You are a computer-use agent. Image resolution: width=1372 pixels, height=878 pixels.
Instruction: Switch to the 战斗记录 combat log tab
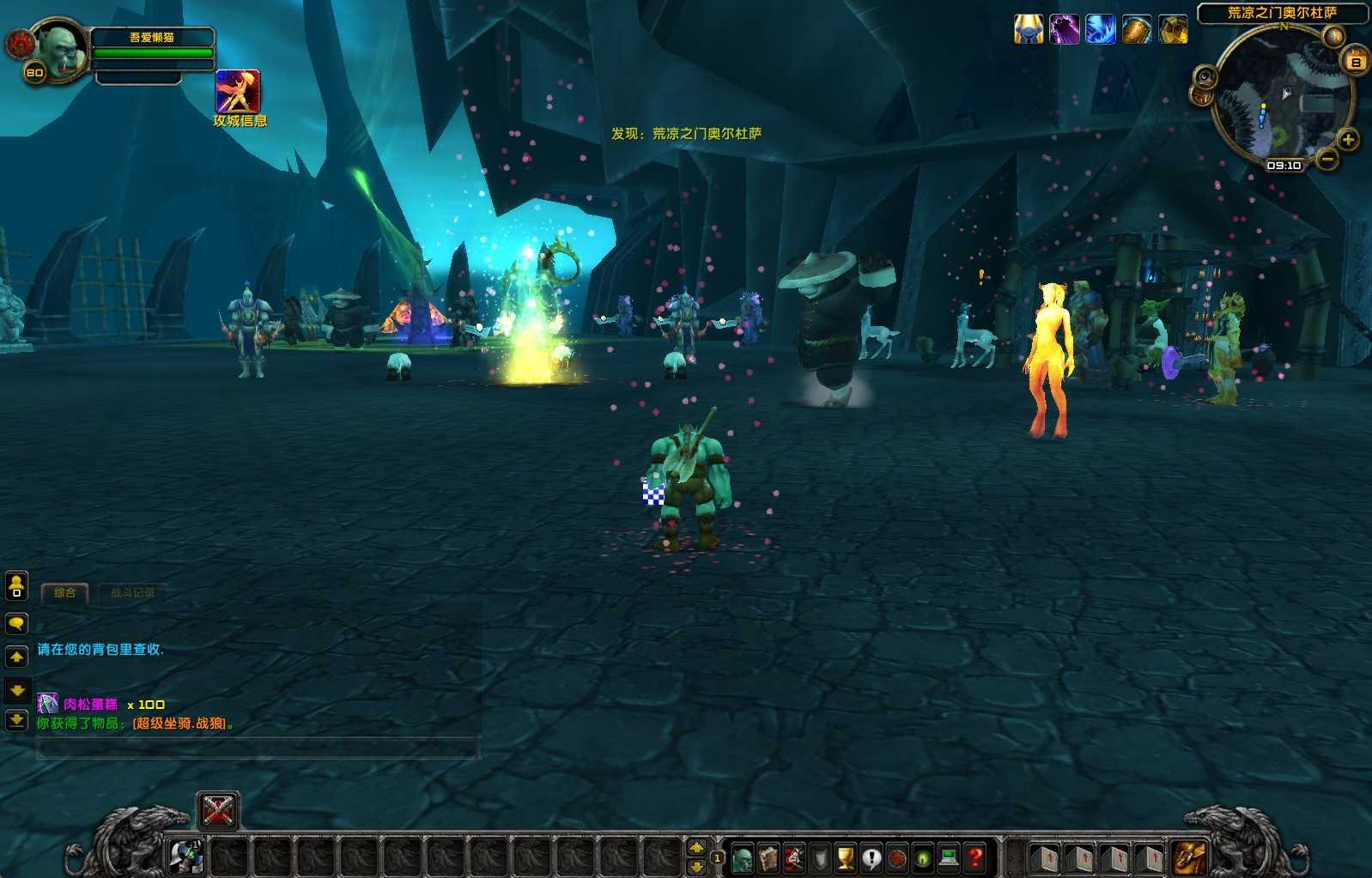[132, 592]
